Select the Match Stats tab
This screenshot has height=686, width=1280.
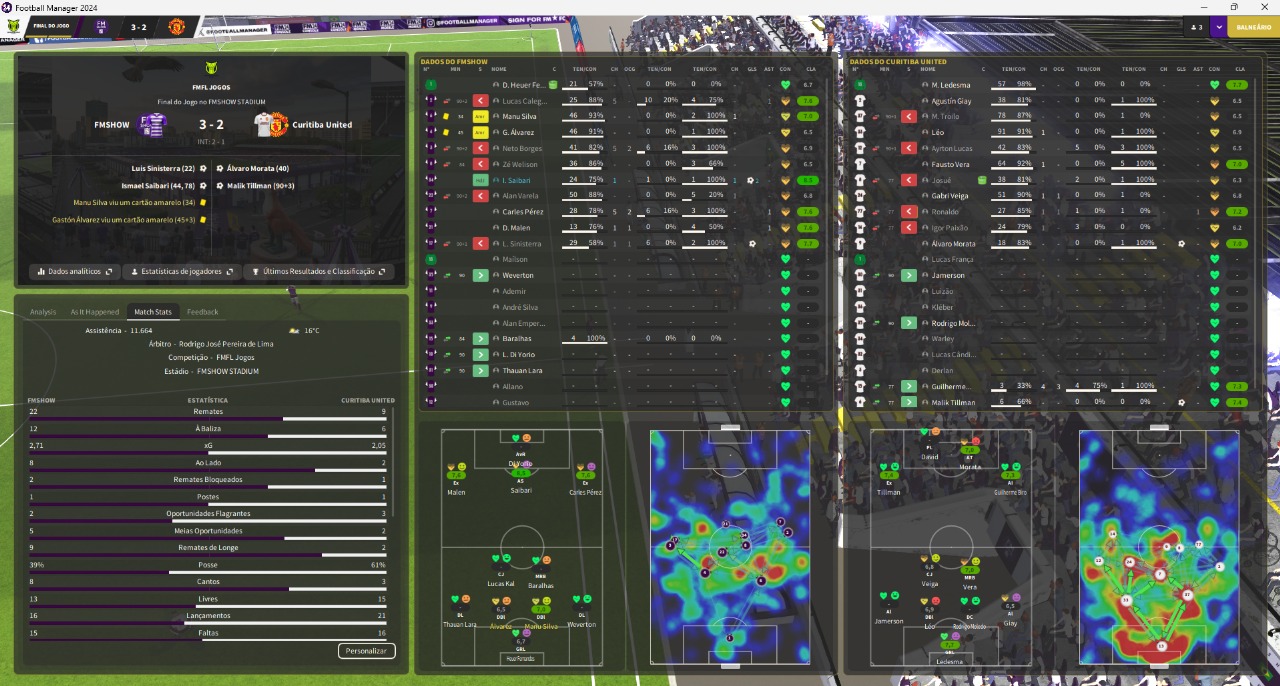pyautogui.click(x=153, y=312)
